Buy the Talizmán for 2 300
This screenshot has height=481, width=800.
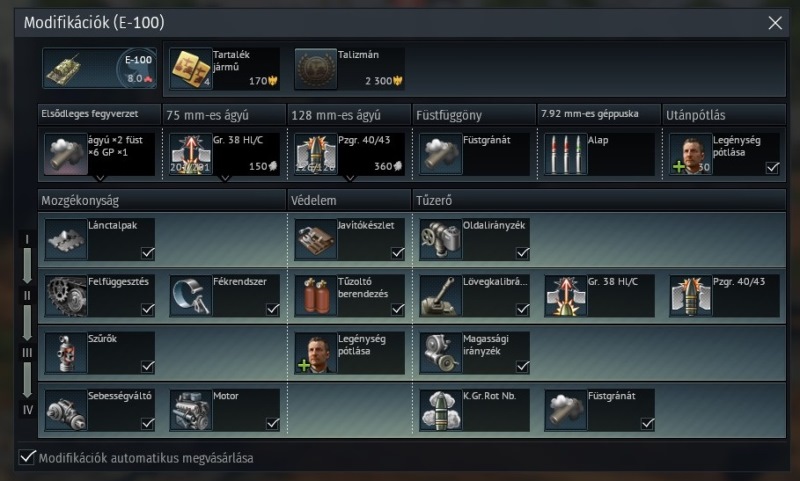point(349,69)
